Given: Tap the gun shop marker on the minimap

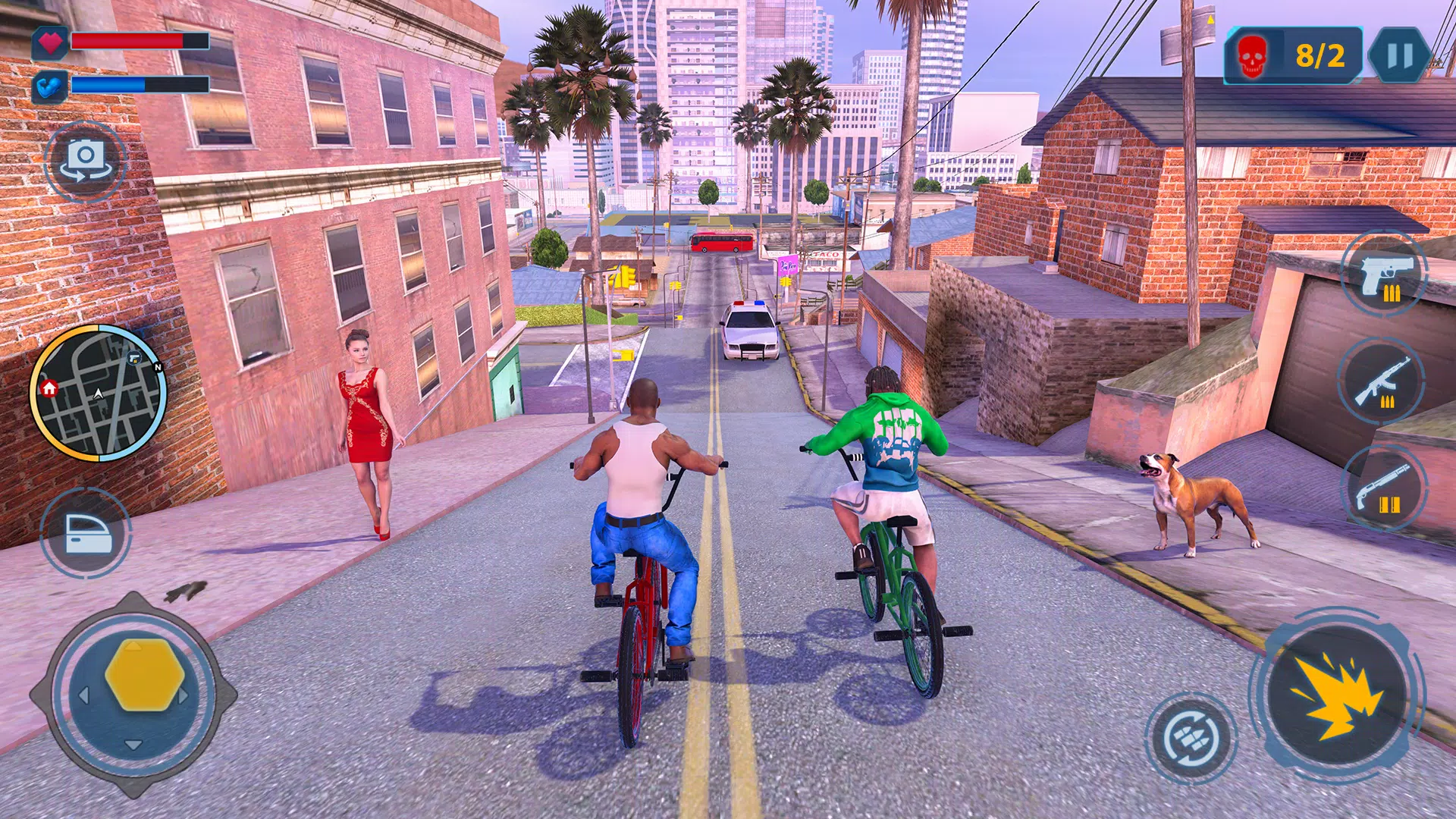Looking at the screenshot, I should pos(135,358).
